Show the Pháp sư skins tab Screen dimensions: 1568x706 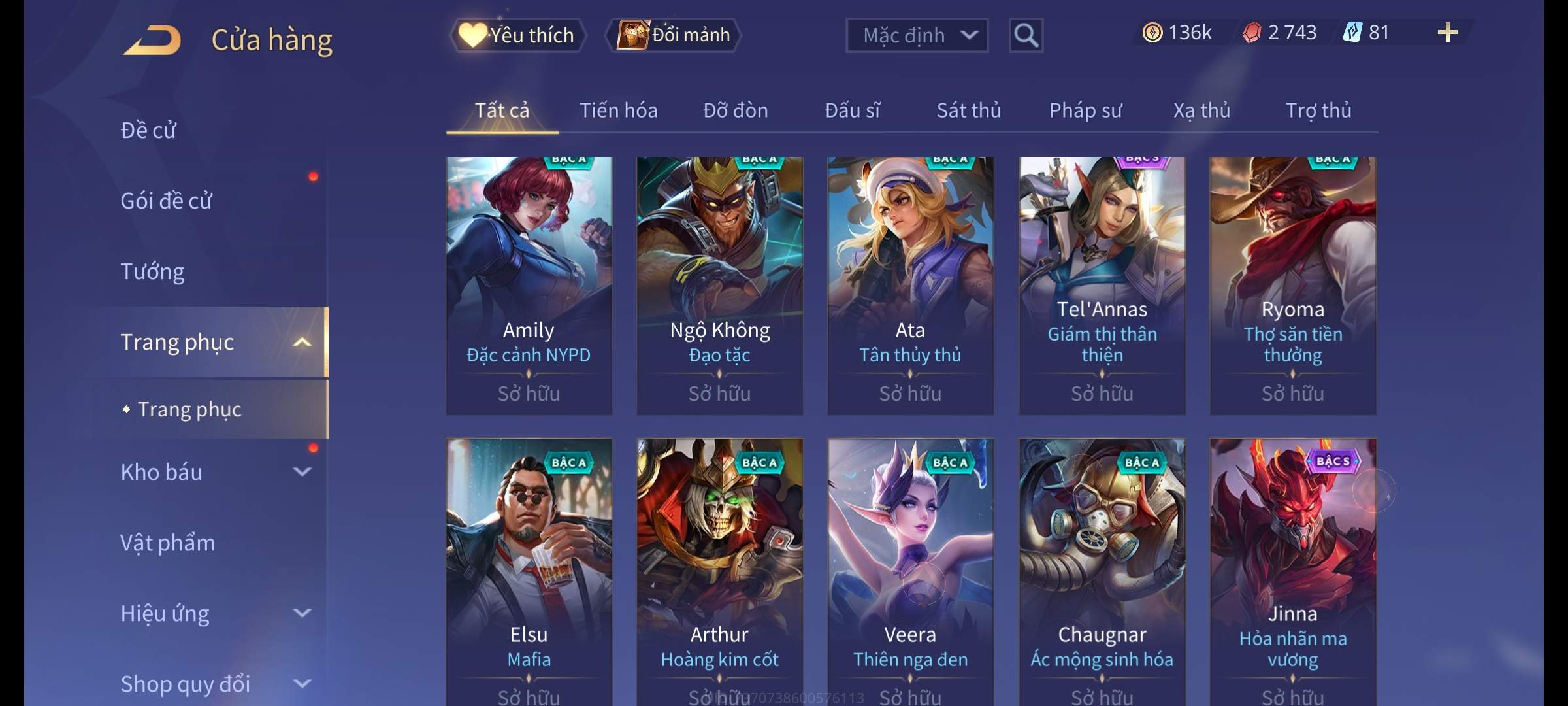tap(1085, 110)
